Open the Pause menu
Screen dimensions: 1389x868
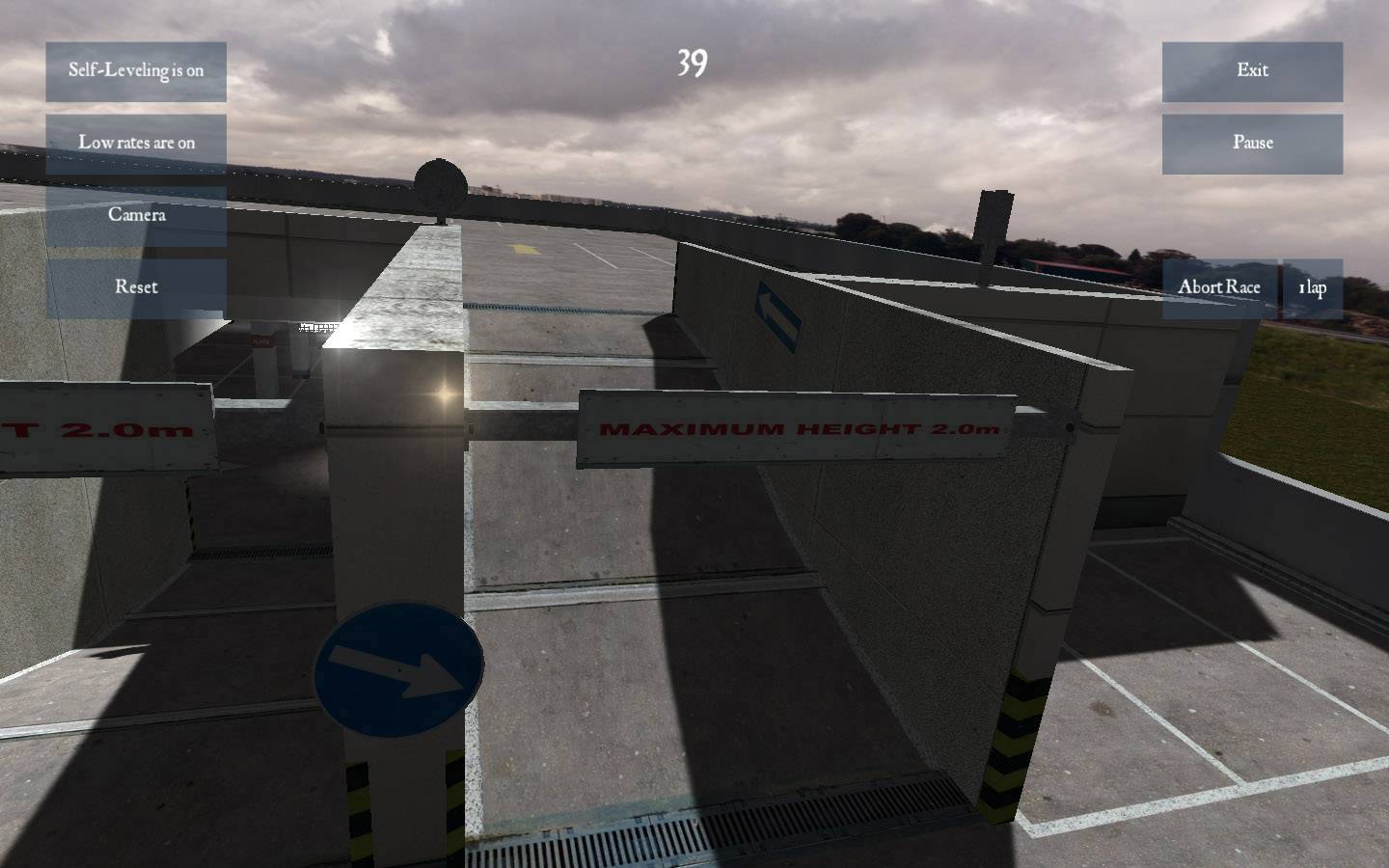click(x=1251, y=143)
